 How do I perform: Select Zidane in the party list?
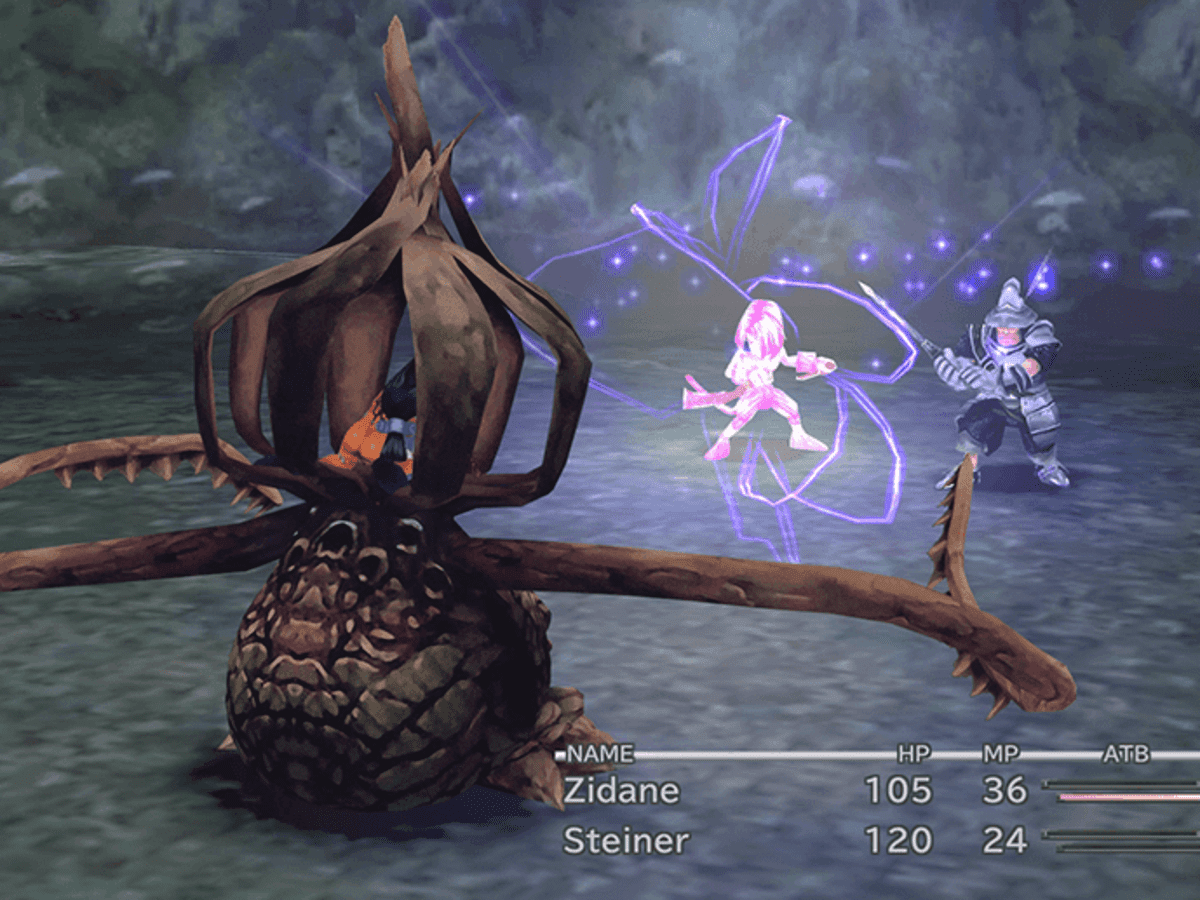click(621, 791)
